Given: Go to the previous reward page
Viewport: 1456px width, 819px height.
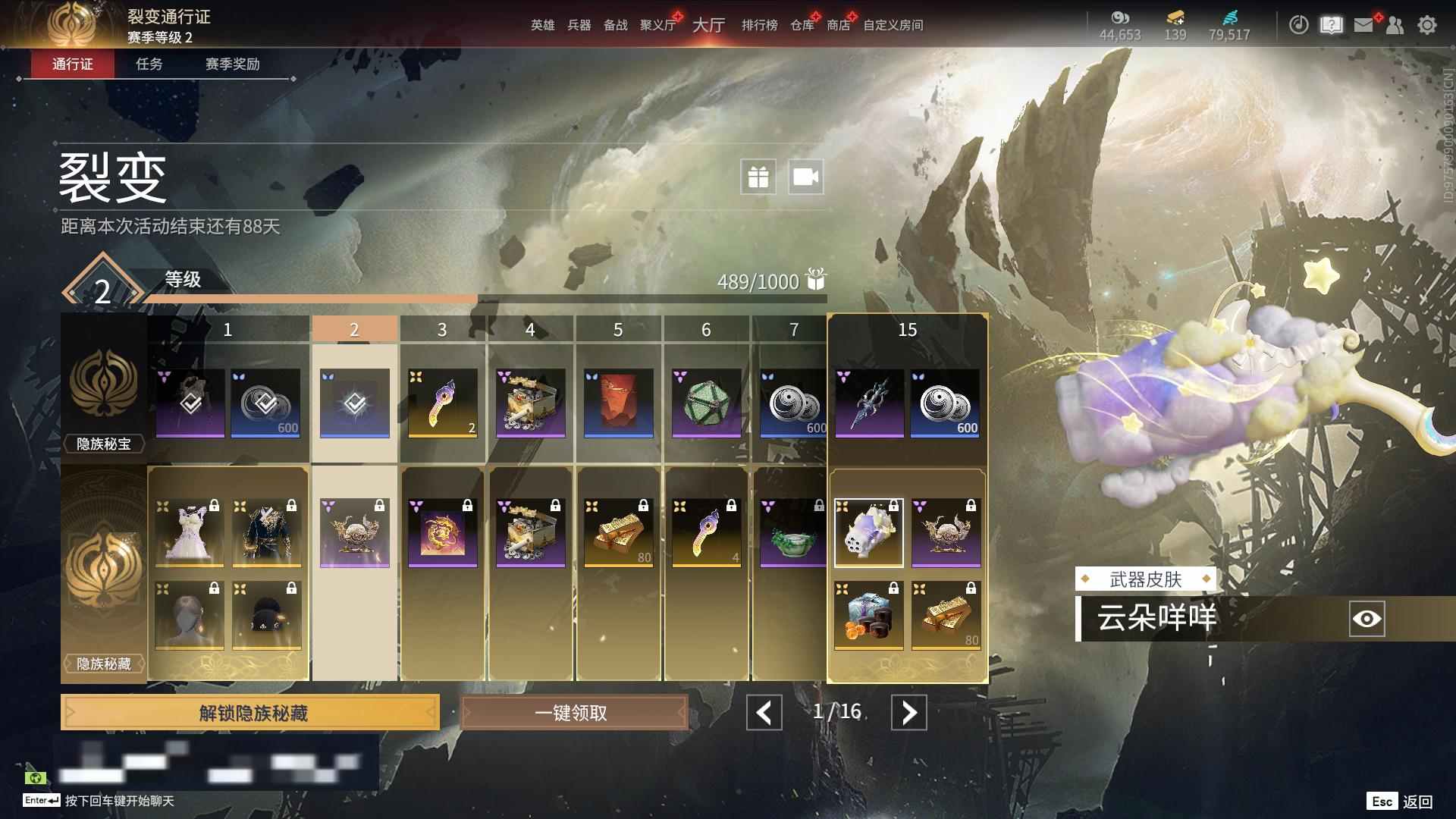Looking at the screenshot, I should pos(764,713).
